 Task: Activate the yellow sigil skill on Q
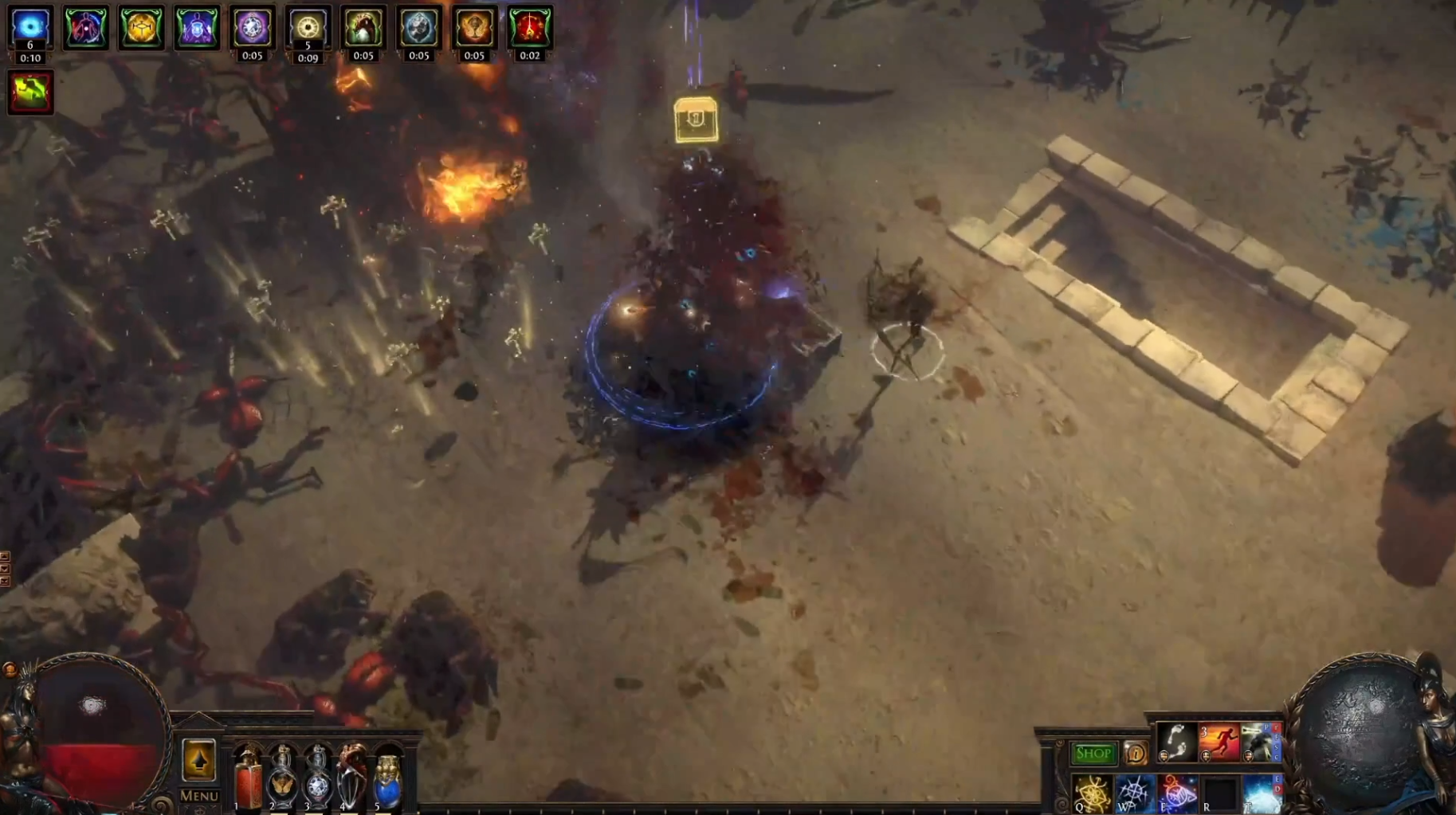(x=1092, y=793)
